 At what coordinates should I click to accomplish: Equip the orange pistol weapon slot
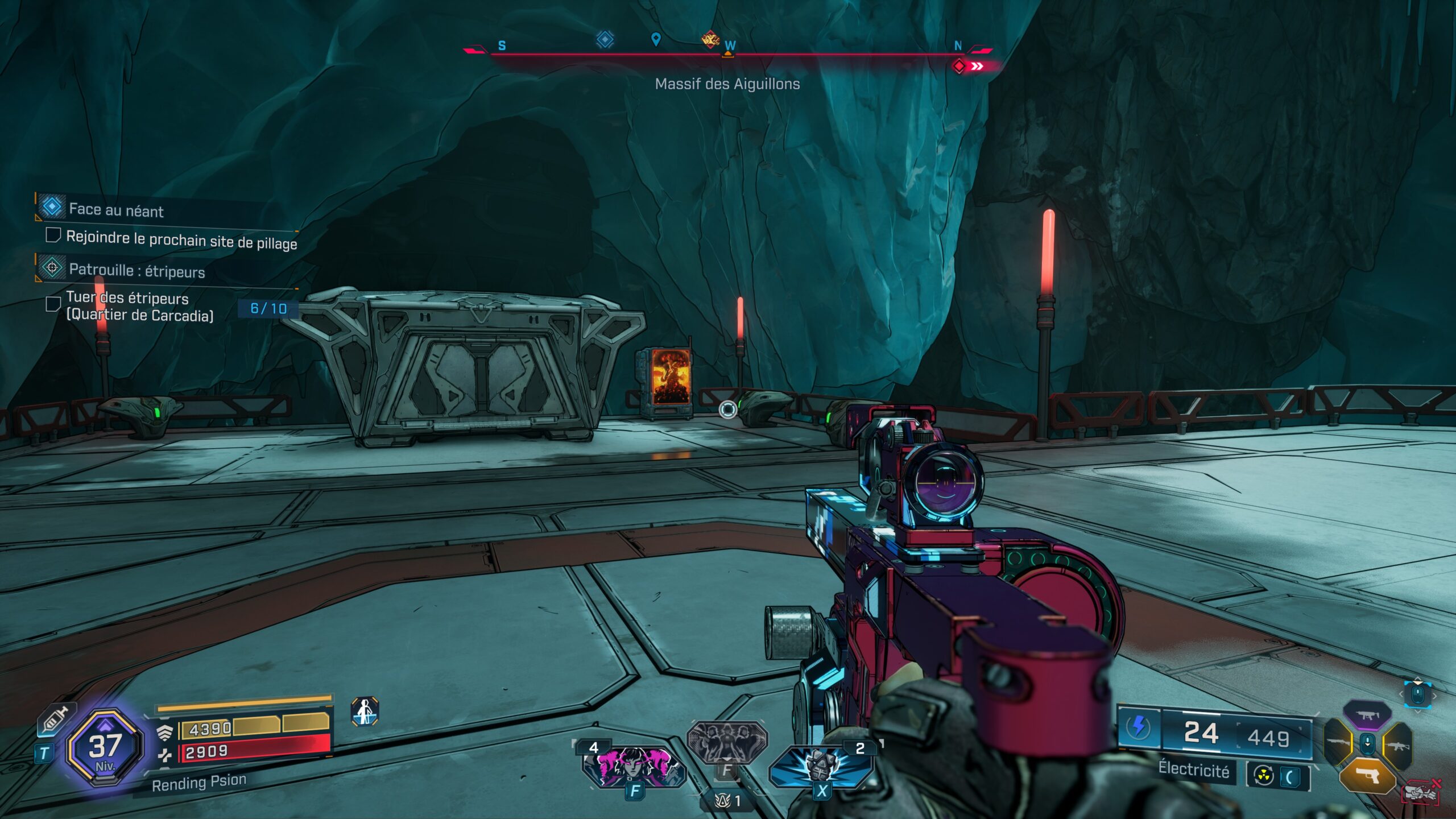point(1367,776)
